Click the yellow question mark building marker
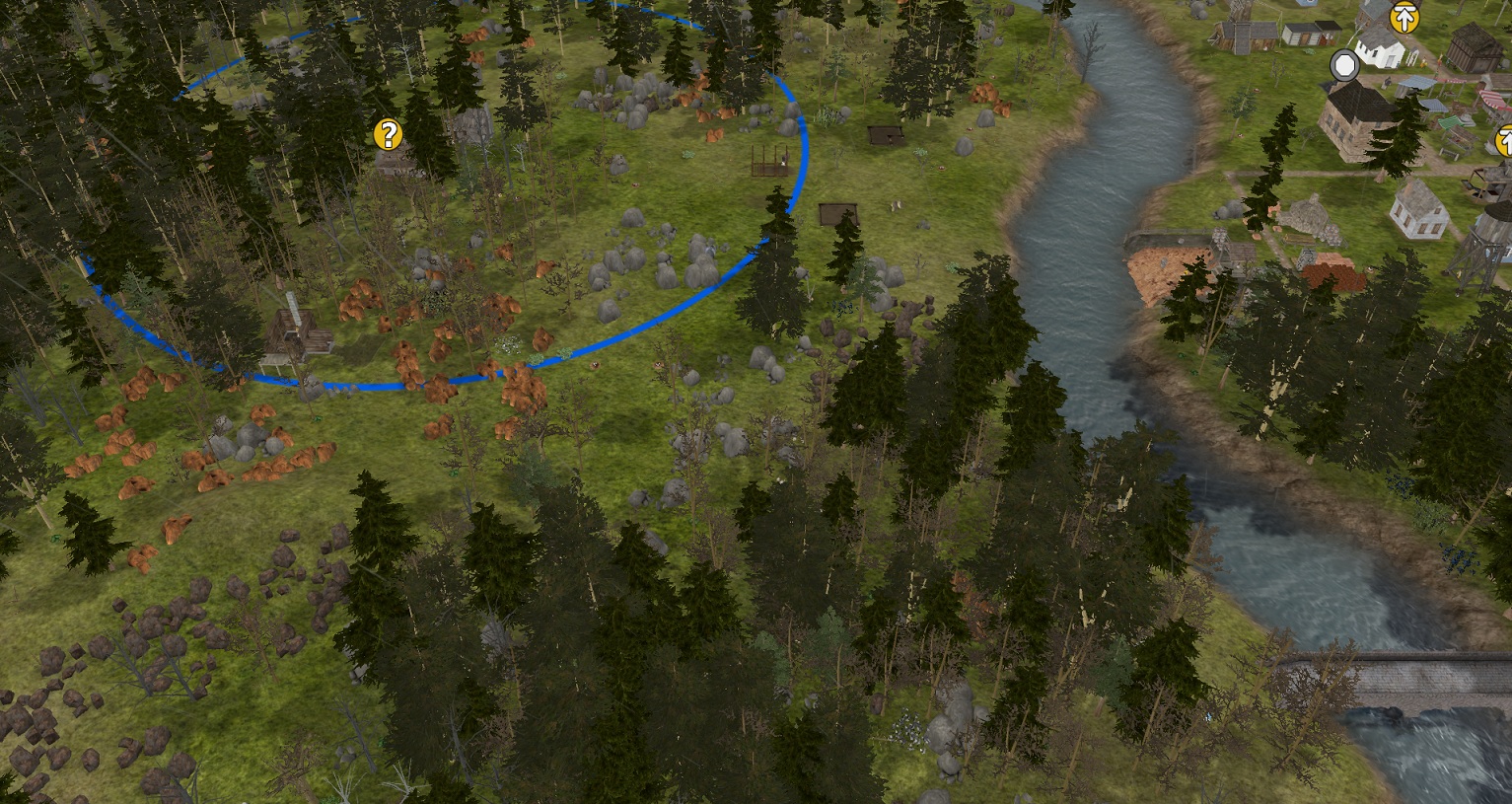1512x804 pixels. point(388,134)
